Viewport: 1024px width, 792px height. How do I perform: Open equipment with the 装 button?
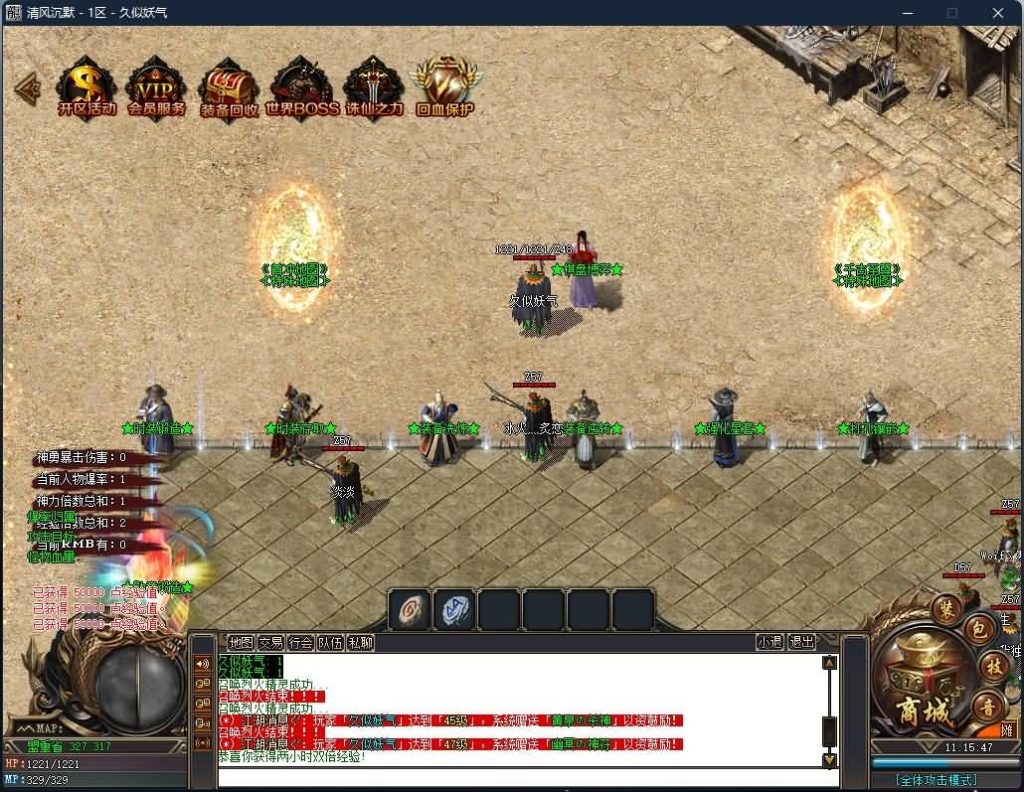(946, 607)
